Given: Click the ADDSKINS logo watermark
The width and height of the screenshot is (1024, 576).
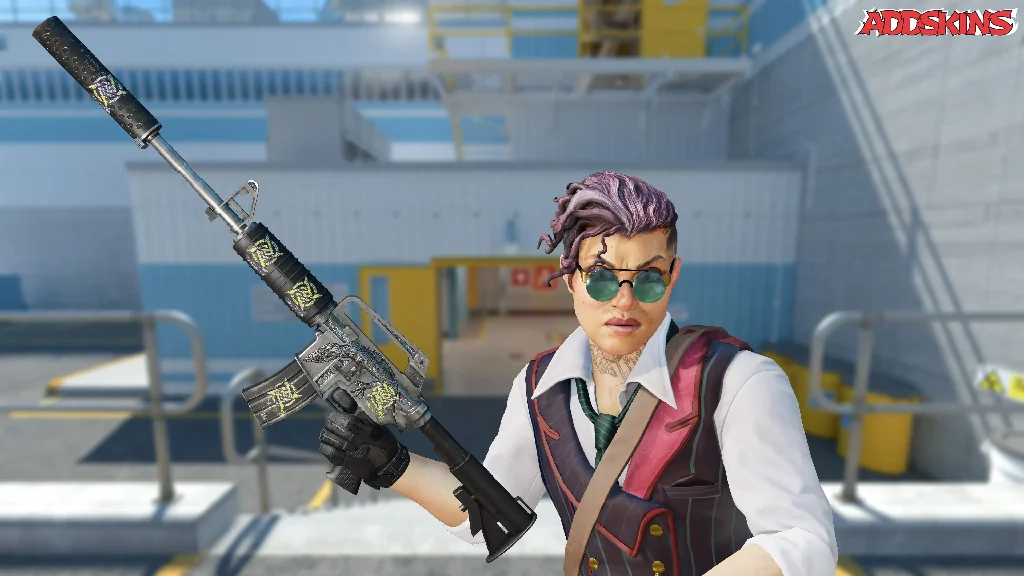Looking at the screenshot, I should coord(937,23).
